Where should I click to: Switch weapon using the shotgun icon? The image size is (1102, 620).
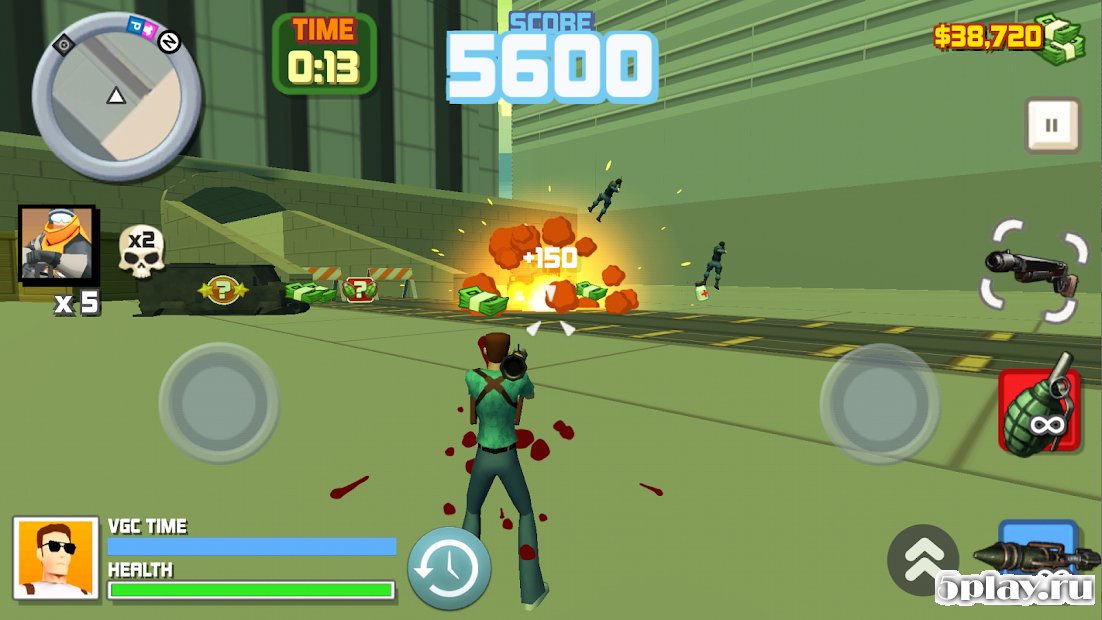1034,271
